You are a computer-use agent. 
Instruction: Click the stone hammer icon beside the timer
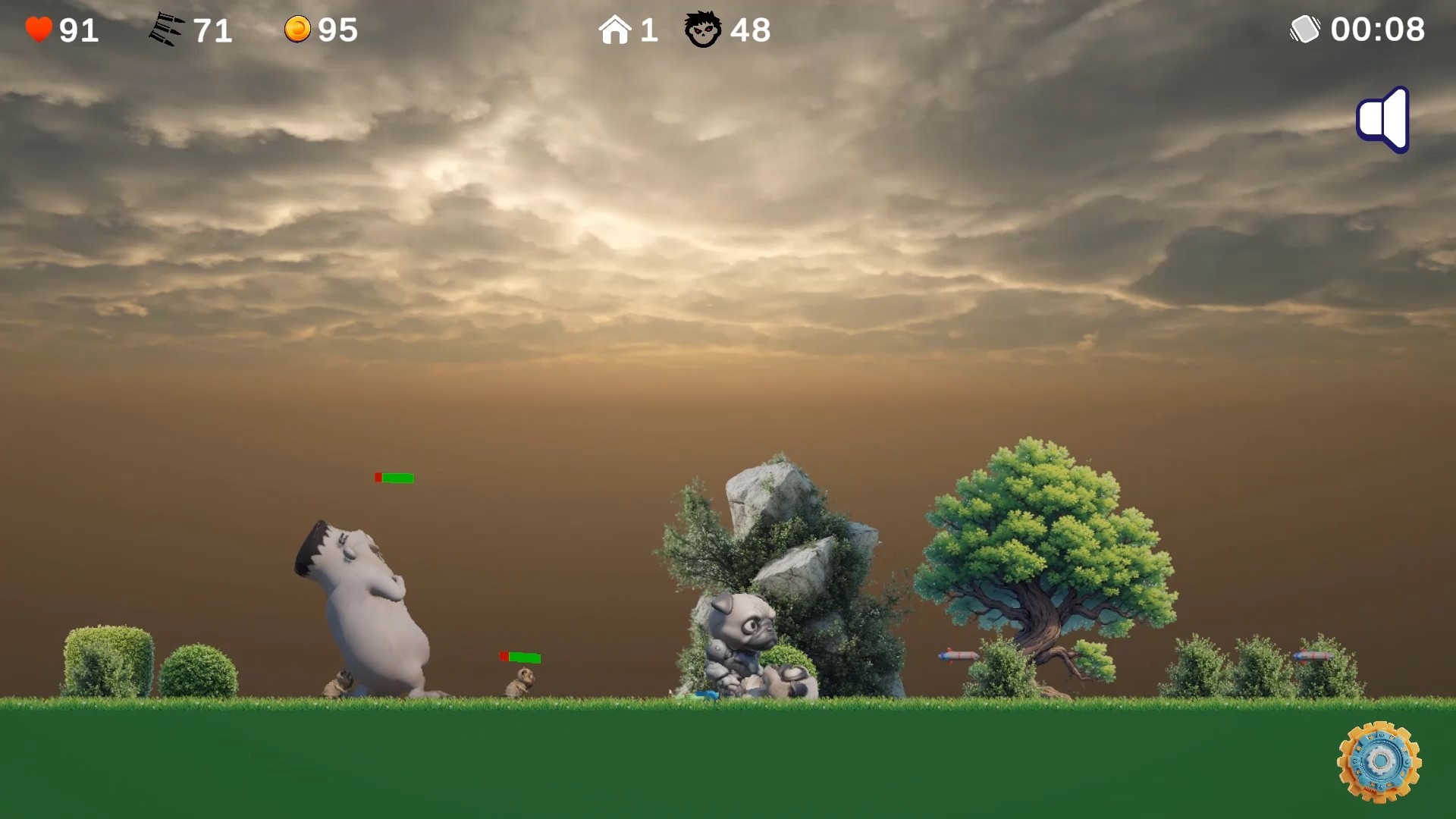pyautogui.click(x=1306, y=29)
